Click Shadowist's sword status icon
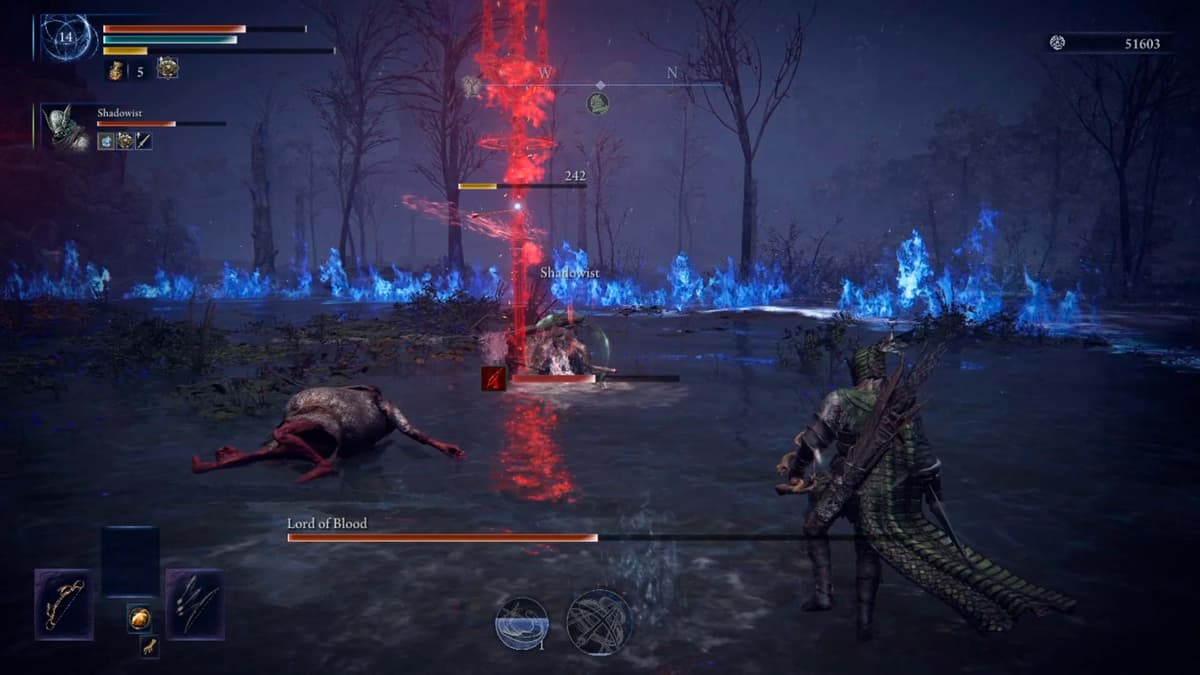The height and width of the screenshot is (675, 1200). coord(144,141)
